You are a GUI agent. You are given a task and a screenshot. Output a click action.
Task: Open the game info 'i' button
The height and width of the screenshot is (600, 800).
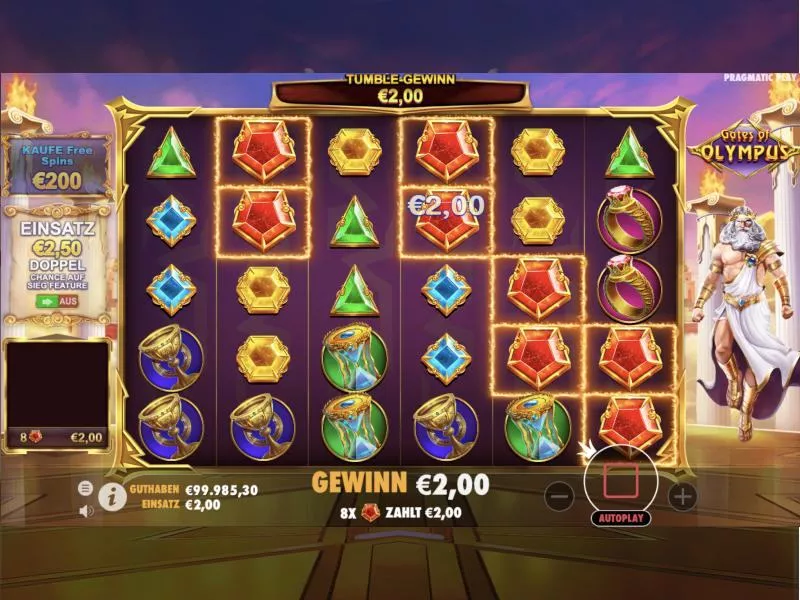(x=112, y=497)
